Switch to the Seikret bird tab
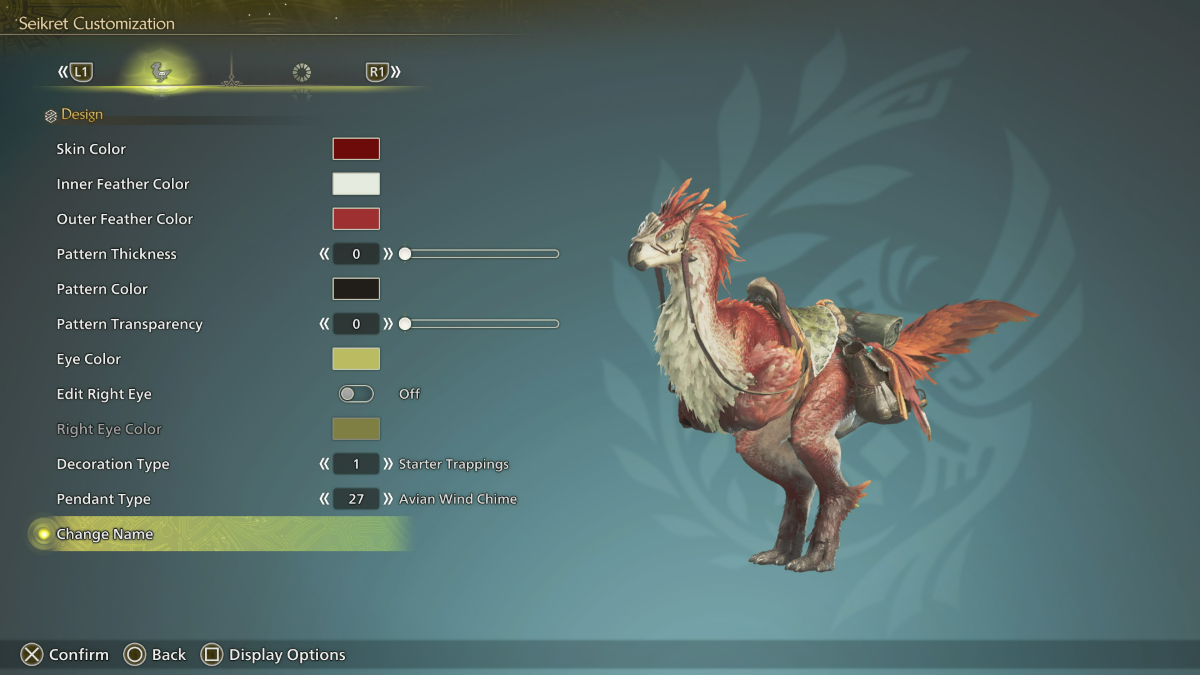Viewport: 1200px width, 675px height. pyautogui.click(x=160, y=72)
